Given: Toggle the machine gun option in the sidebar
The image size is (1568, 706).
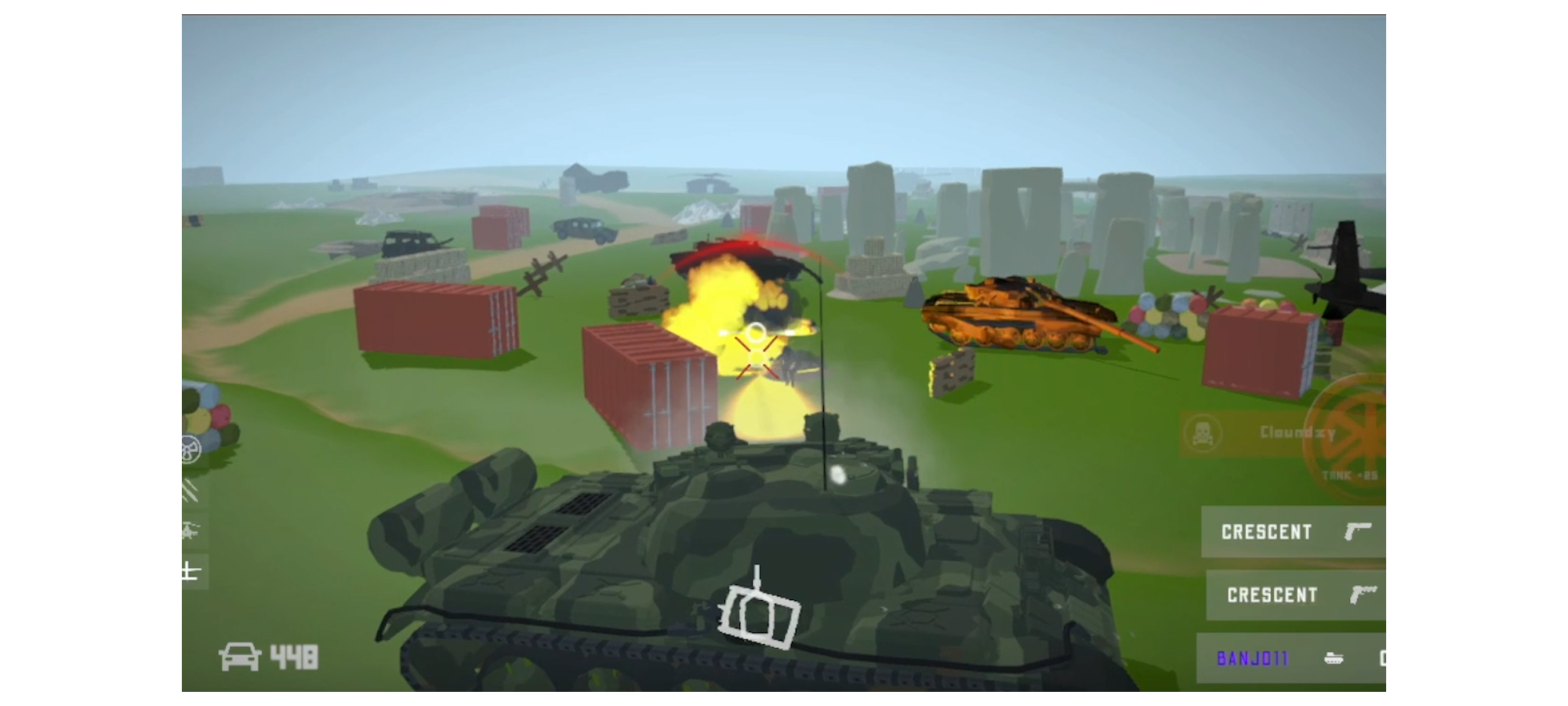Looking at the screenshot, I should pos(191,489).
